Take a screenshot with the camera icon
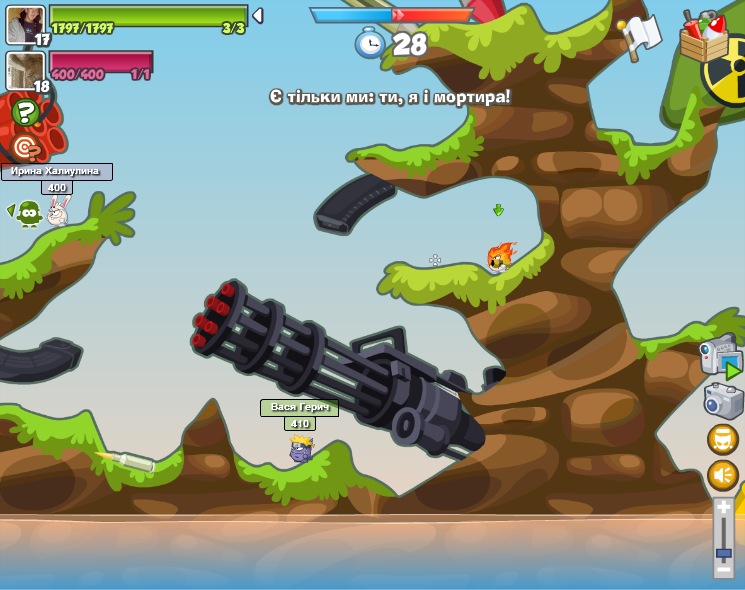The height and width of the screenshot is (590, 745). (x=723, y=401)
